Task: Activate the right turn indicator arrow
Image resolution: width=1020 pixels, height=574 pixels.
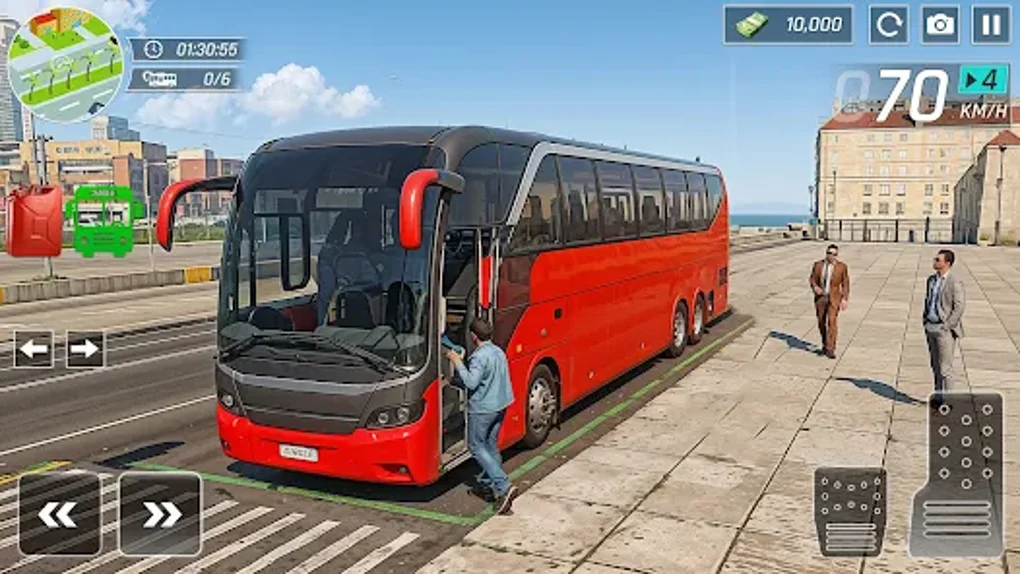Action: (85, 349)
